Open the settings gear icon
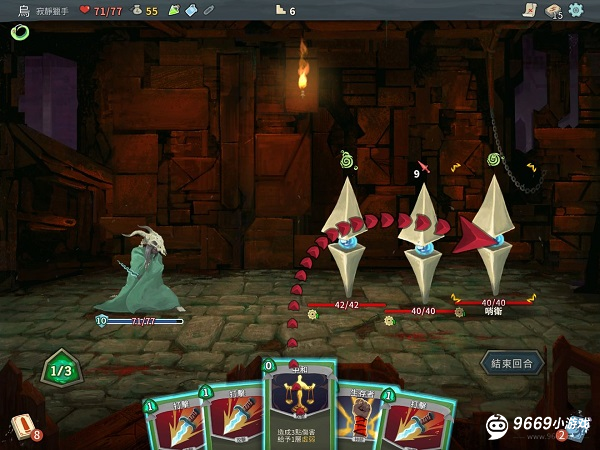The image size is (600, 450). click(576, 10)
